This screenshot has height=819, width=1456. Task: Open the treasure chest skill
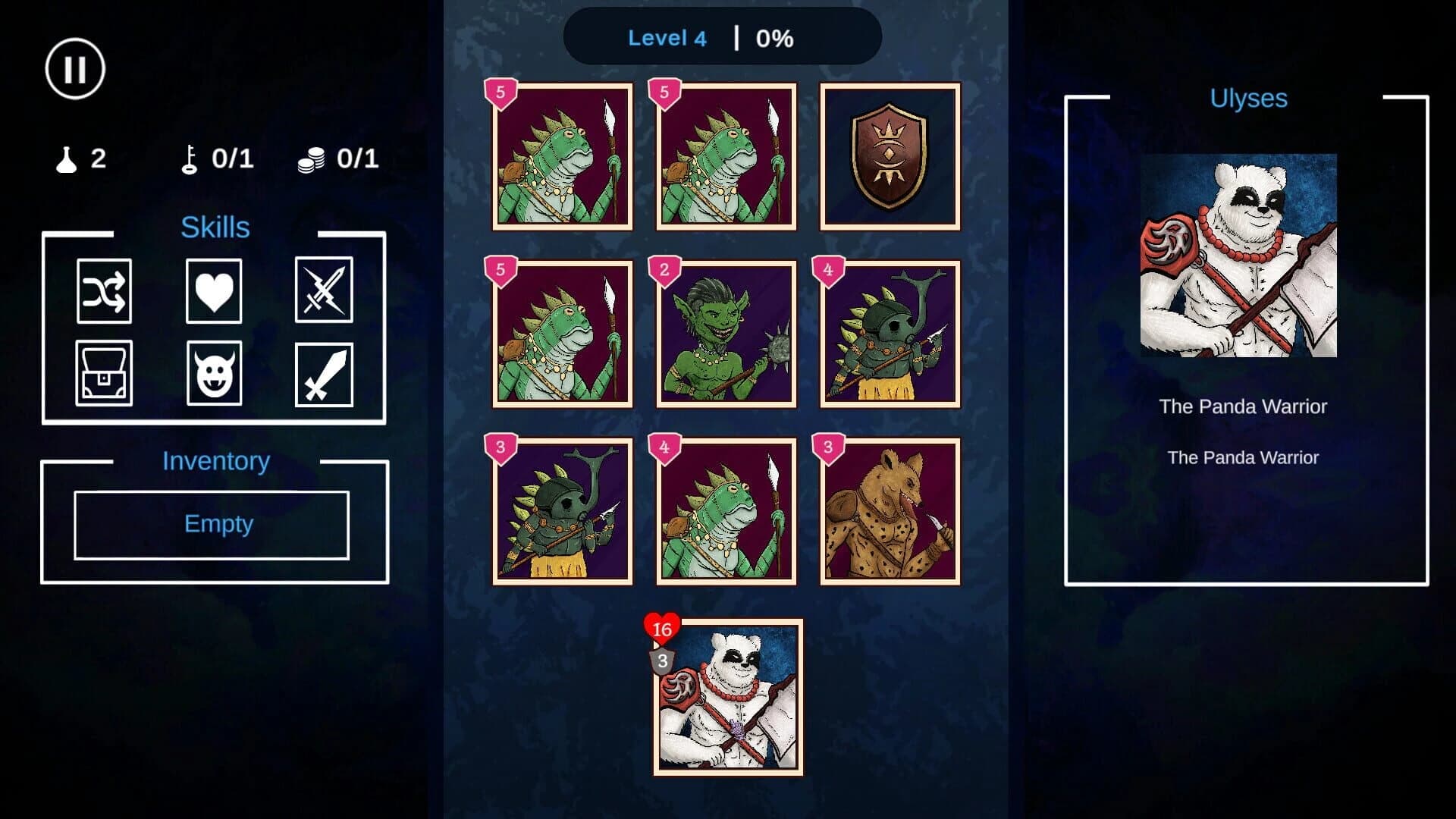[x=104, y=373]
